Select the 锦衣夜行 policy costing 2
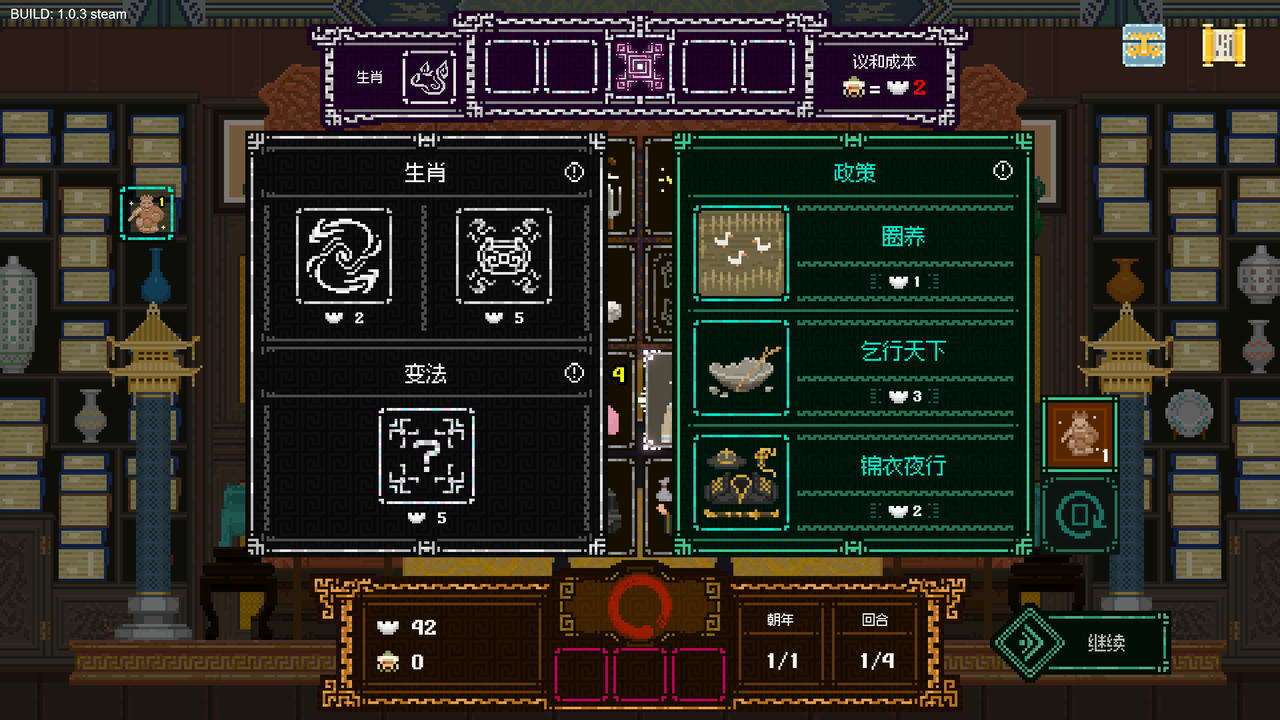Screen dimensions: 1280x720 [x=741, y=483]
